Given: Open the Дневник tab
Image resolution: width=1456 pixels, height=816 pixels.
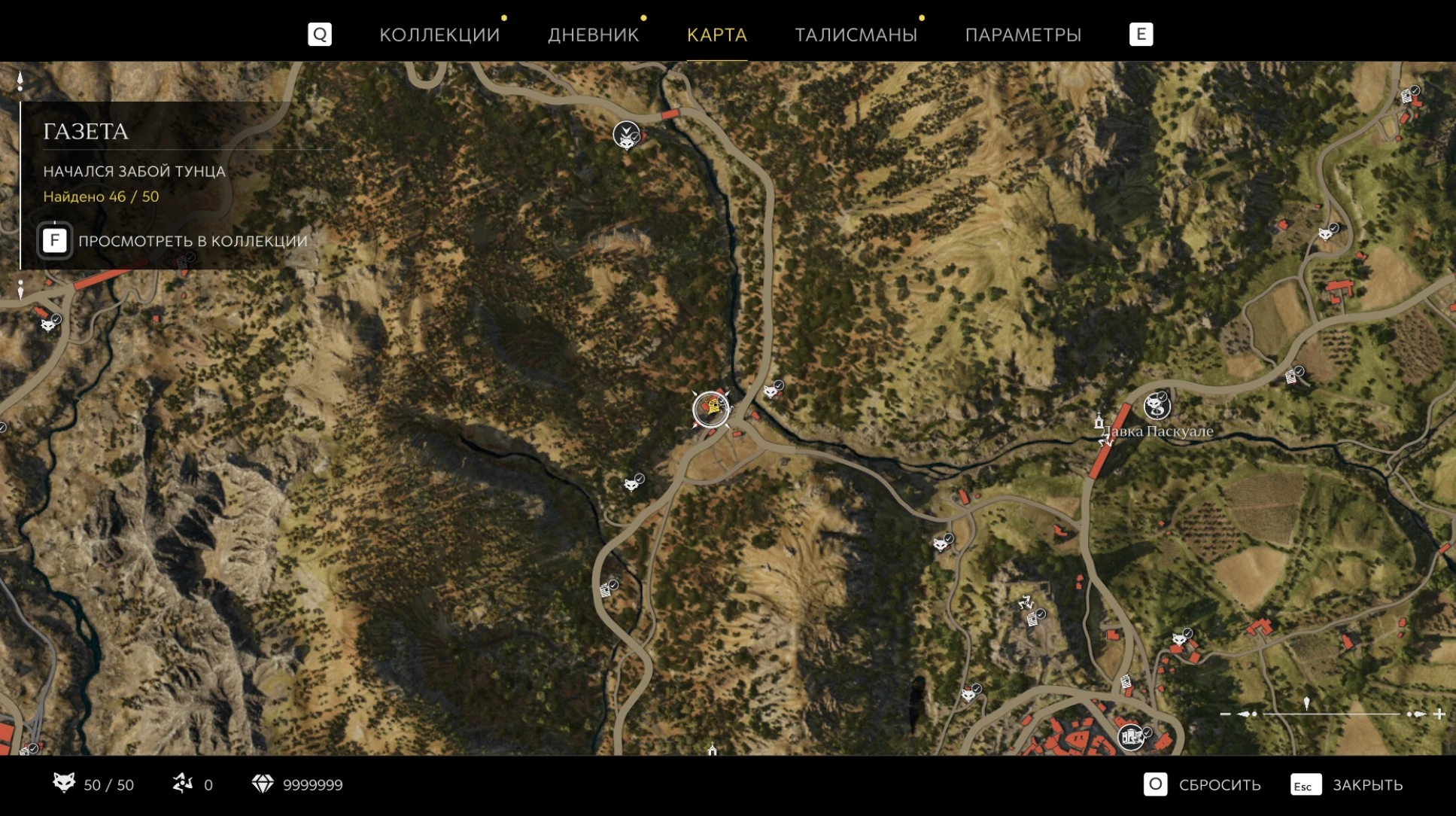Looking at the screenshot, I should (x=593, y=35).
